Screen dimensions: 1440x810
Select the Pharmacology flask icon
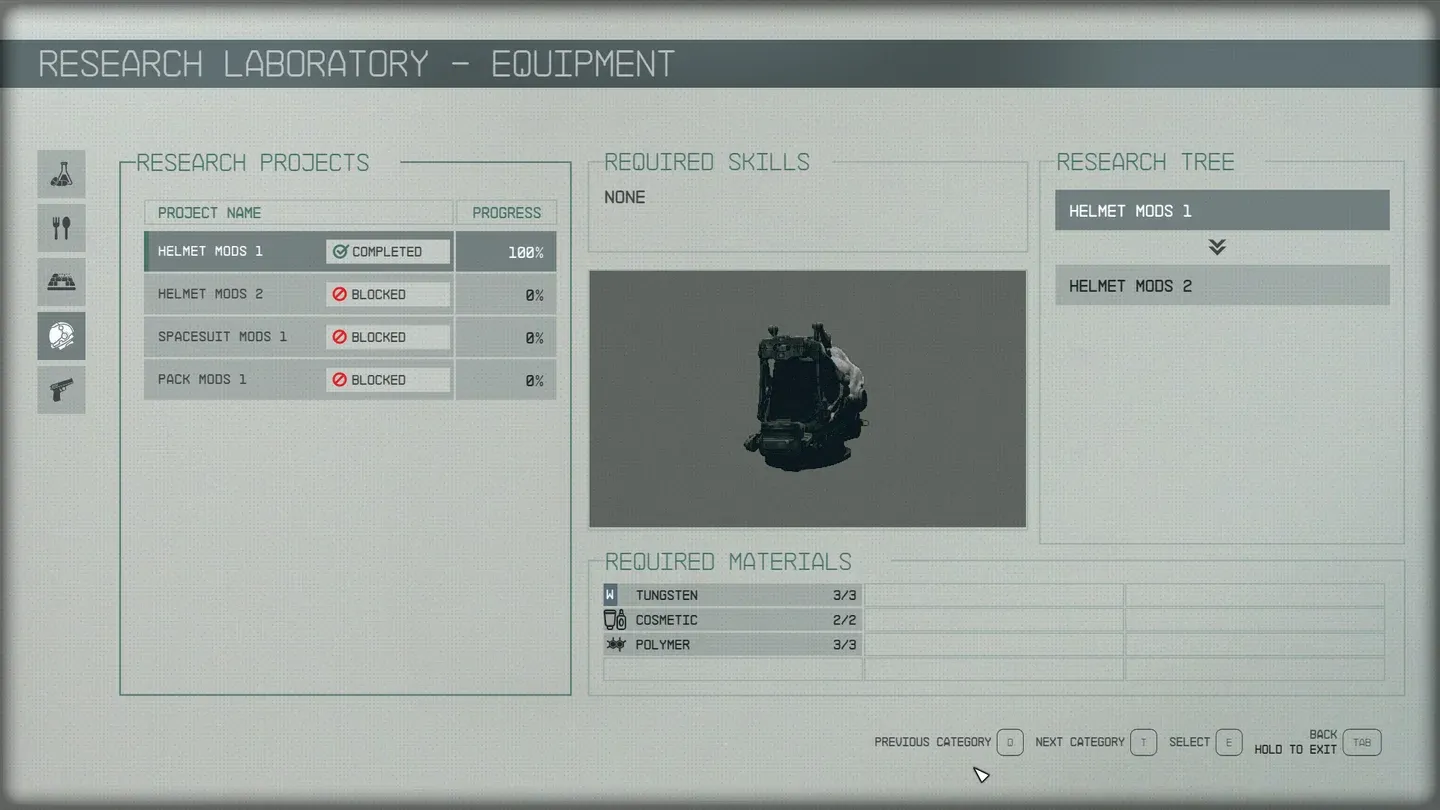[61, 173]
